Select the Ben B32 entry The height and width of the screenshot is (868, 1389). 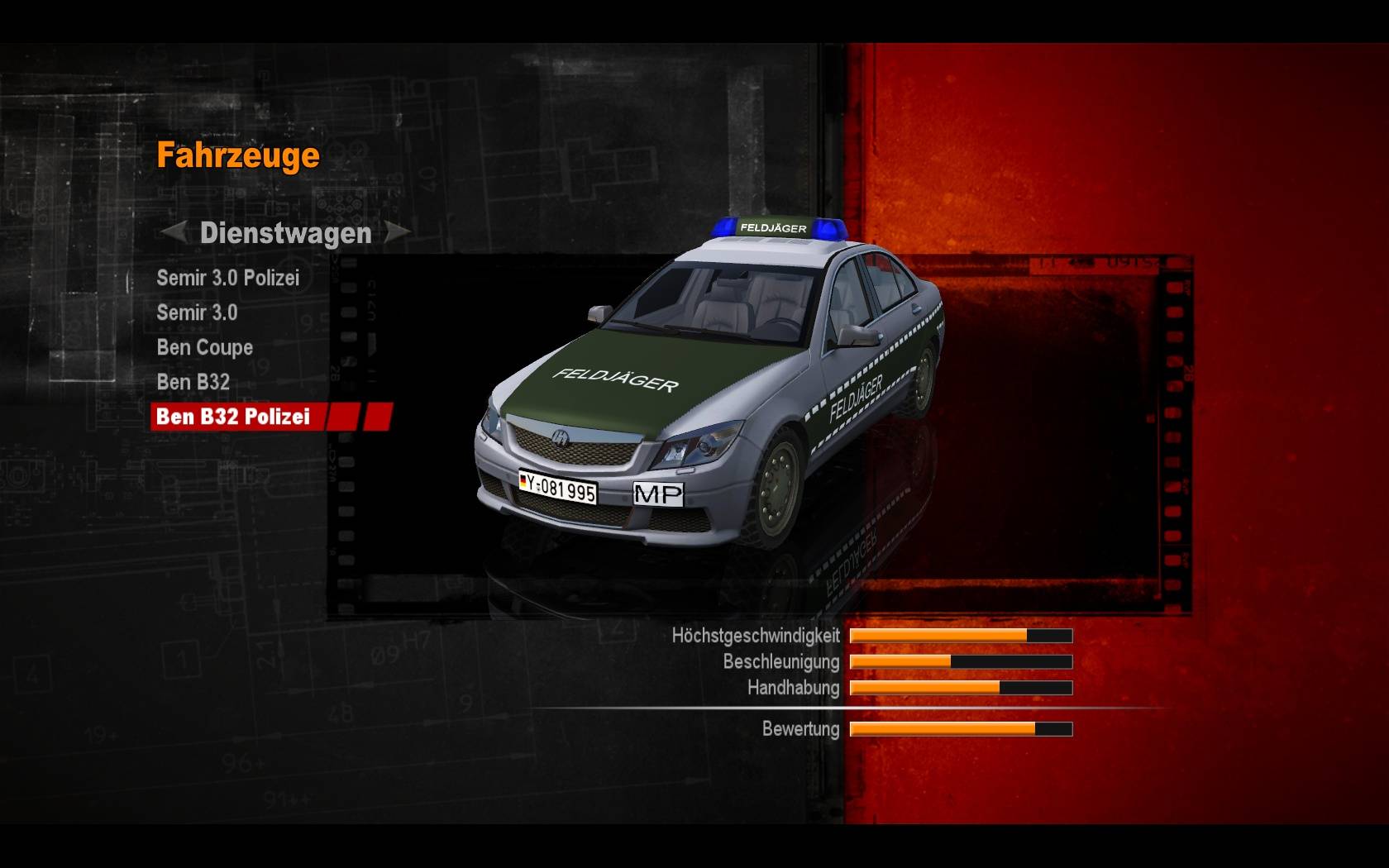click(193, 383)
